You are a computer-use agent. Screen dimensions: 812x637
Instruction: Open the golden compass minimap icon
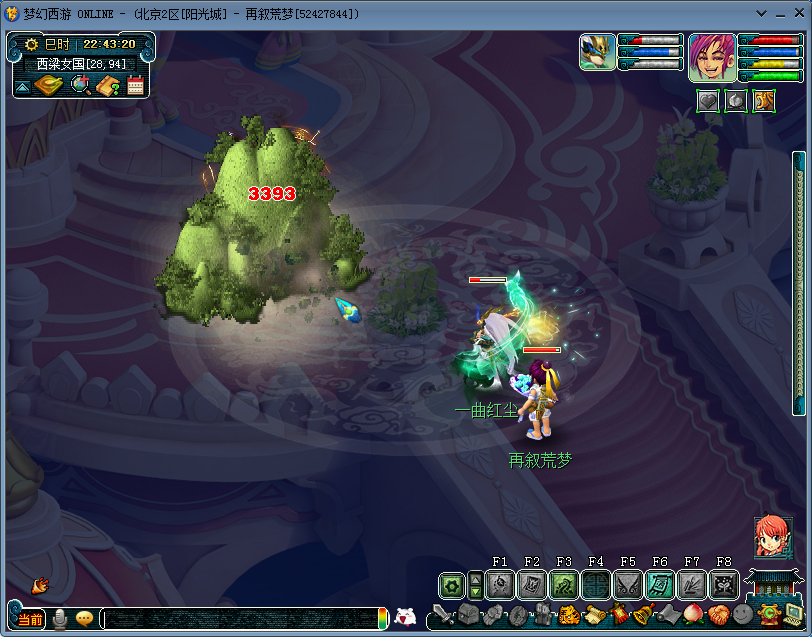[49, 86]
